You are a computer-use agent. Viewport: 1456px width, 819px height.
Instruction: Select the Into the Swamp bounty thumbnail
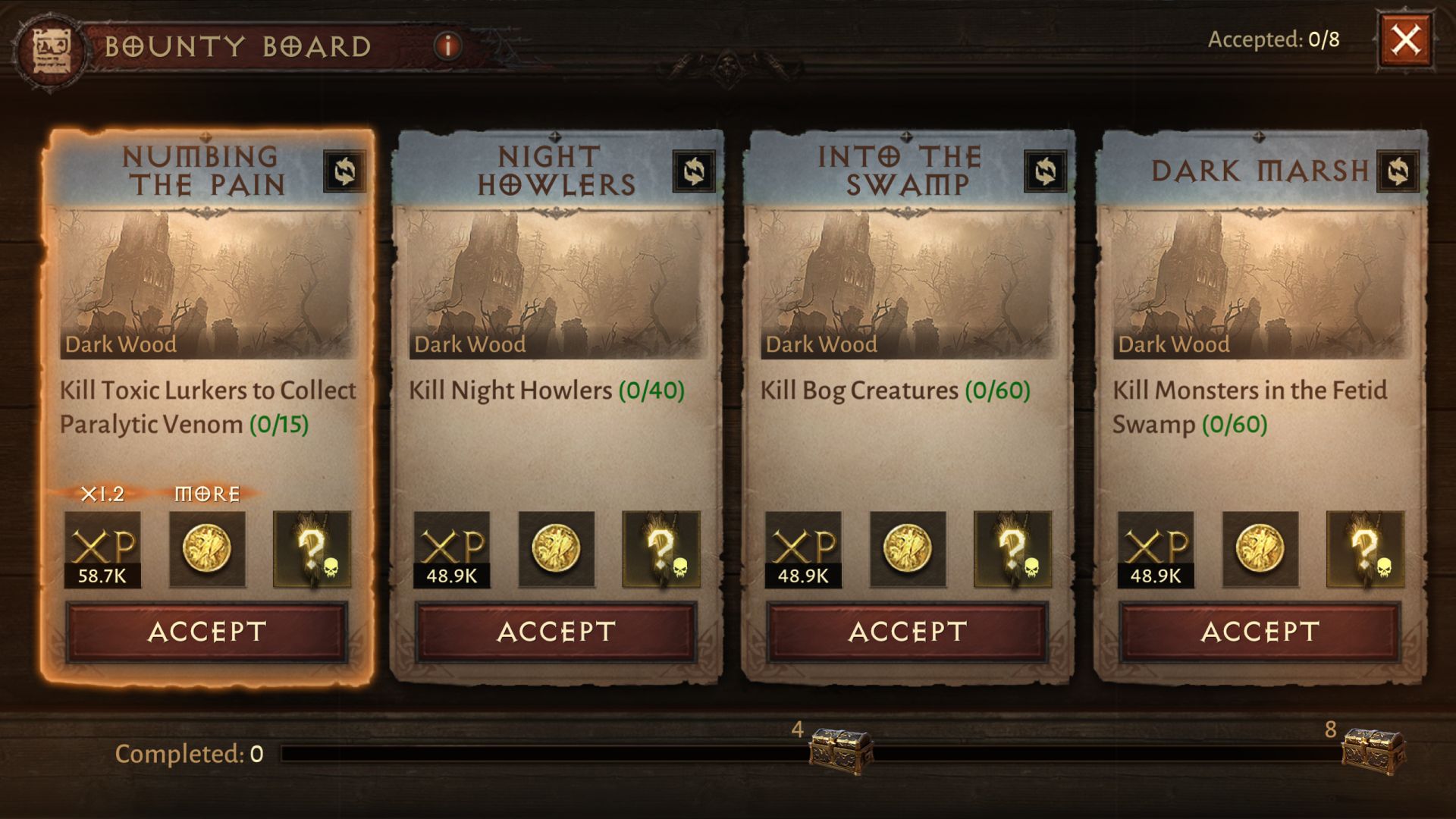907,284
